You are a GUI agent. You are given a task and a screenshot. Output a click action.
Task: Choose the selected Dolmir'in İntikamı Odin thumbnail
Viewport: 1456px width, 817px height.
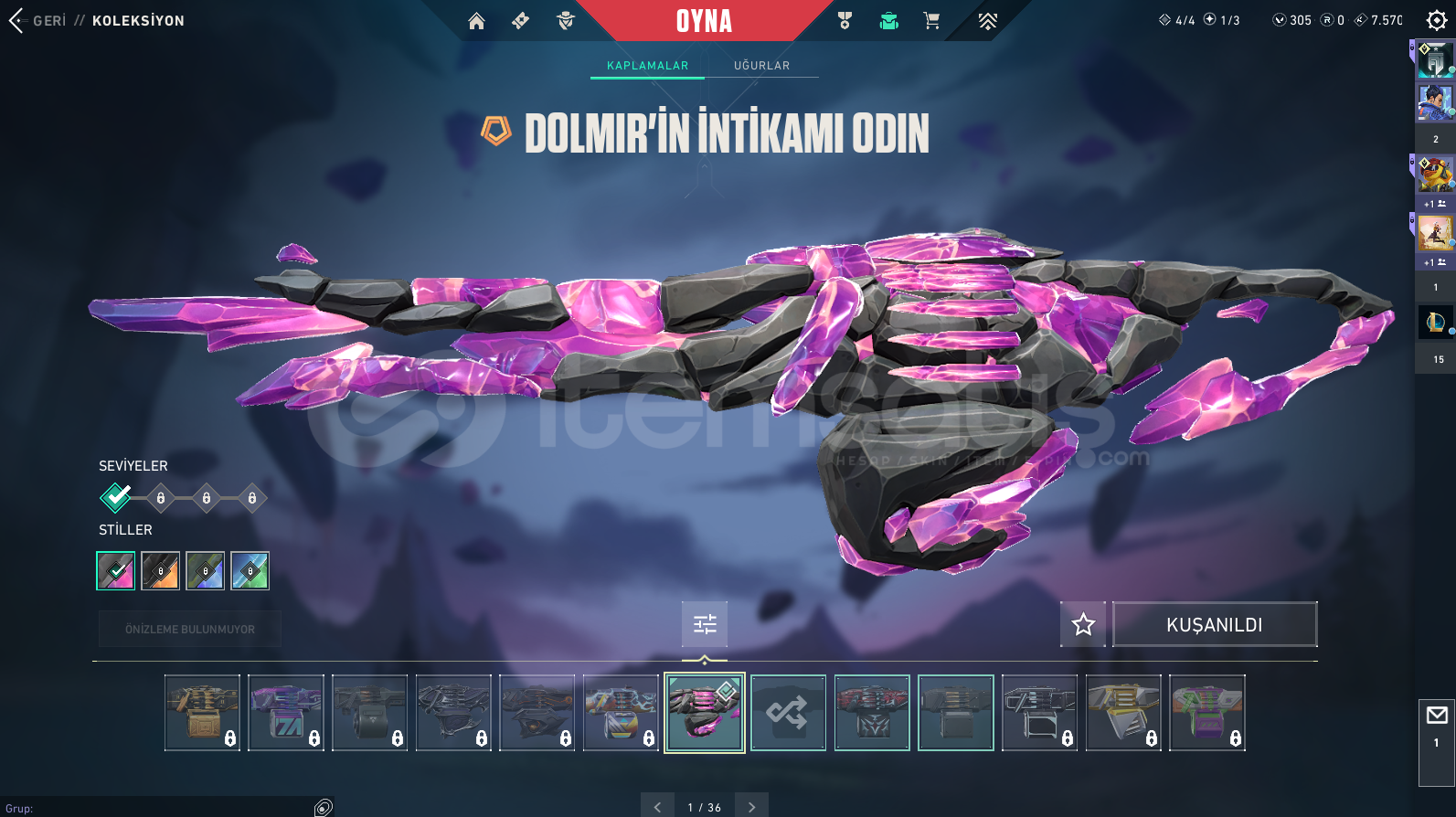[705, 713]
